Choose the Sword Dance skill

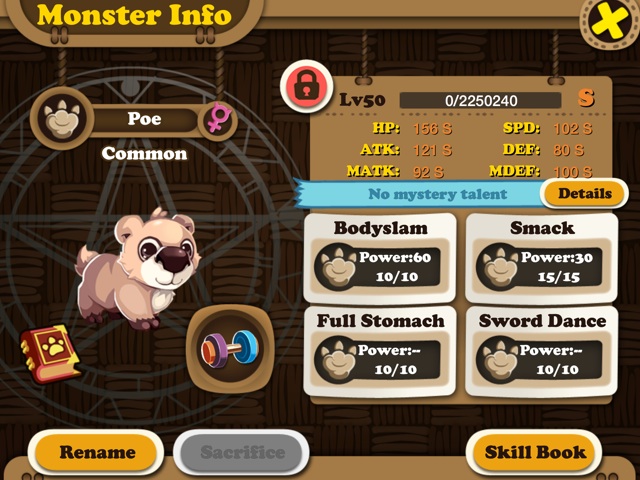pyautogui.click(x=542, y=348)
